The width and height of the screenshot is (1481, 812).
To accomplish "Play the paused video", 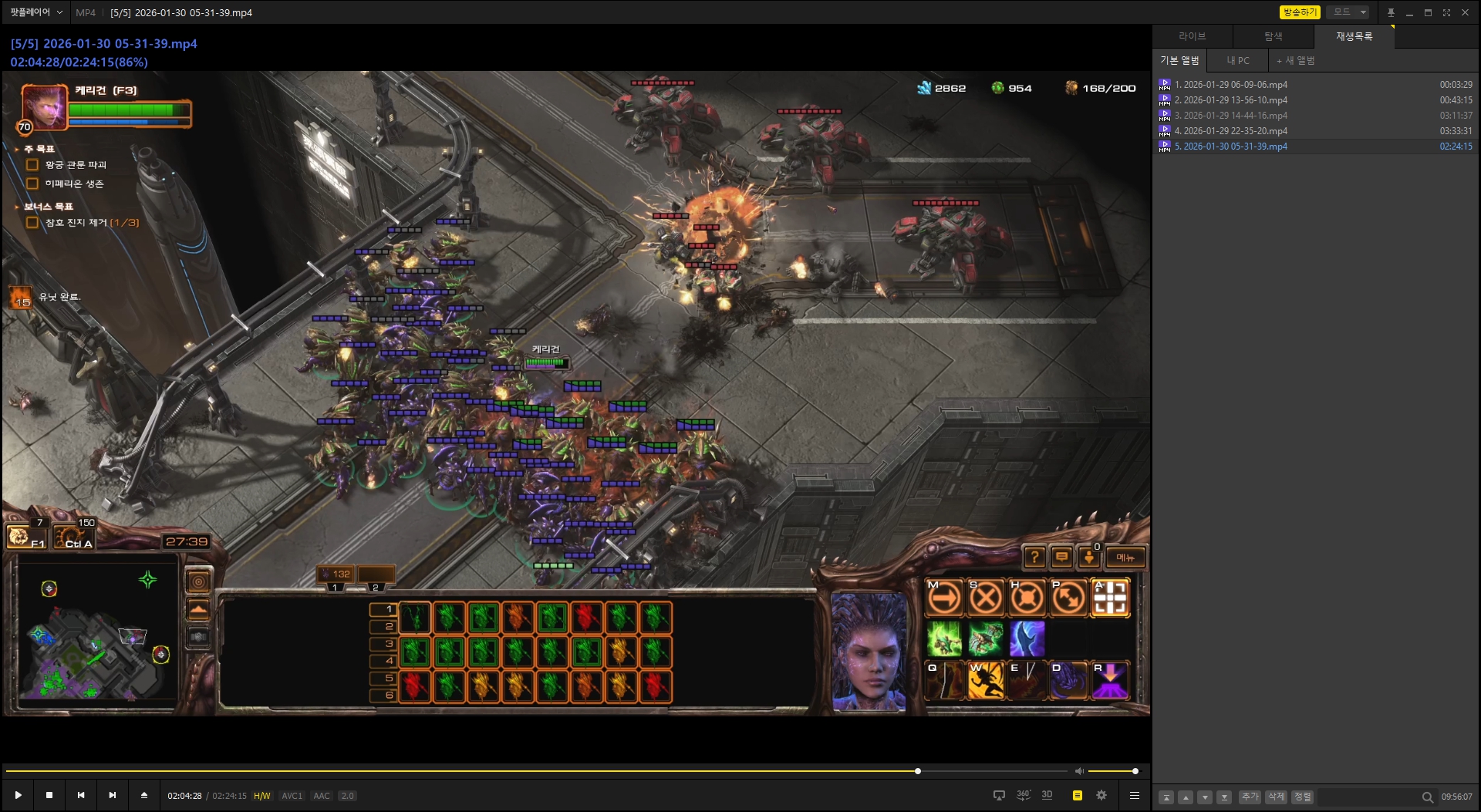I will (x=18, y=795).
